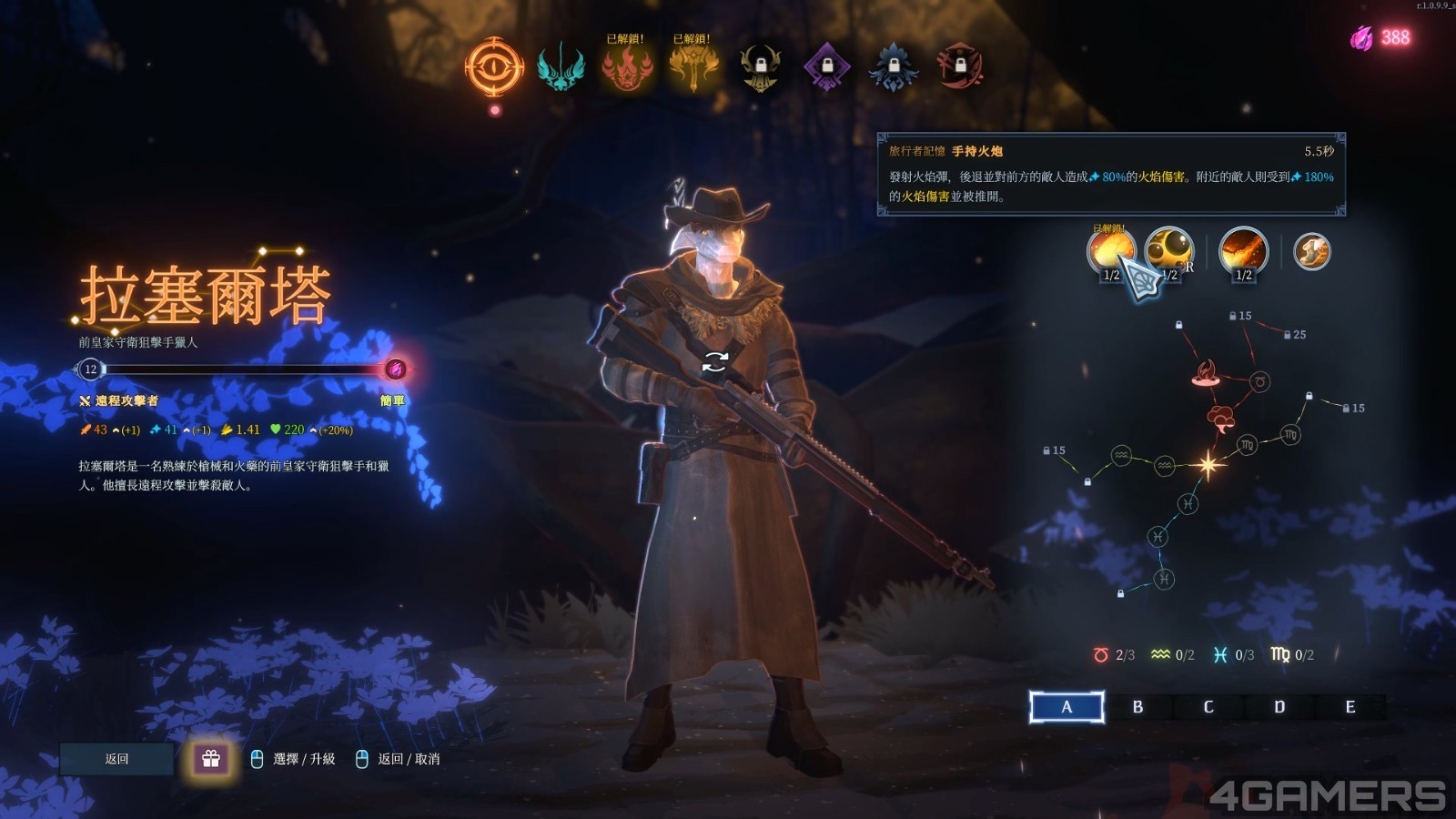Open the gift box button
The image size is (1456, 819).
click(x=211, y=759)
